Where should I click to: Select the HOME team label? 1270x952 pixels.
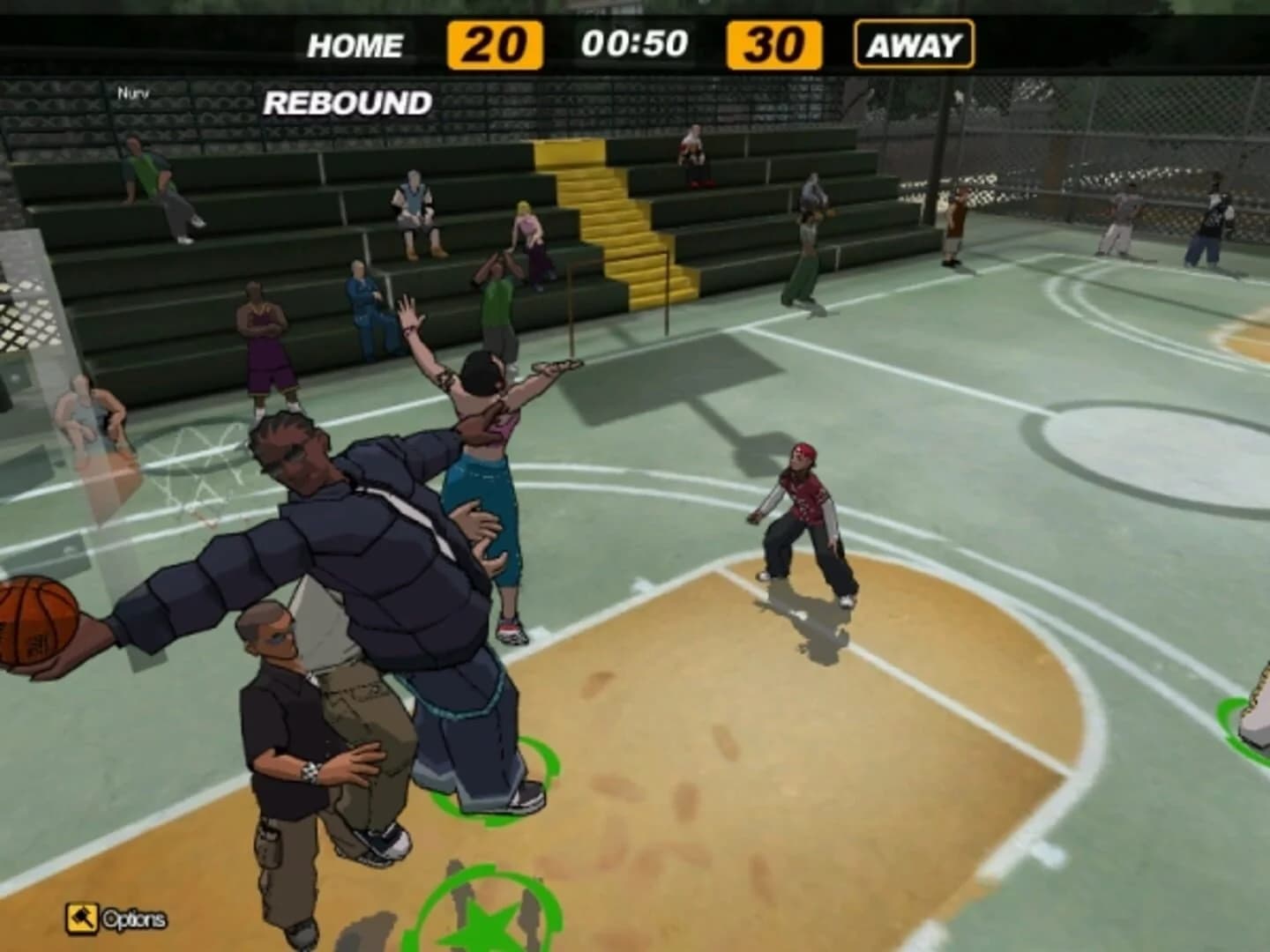coord(356,41)
